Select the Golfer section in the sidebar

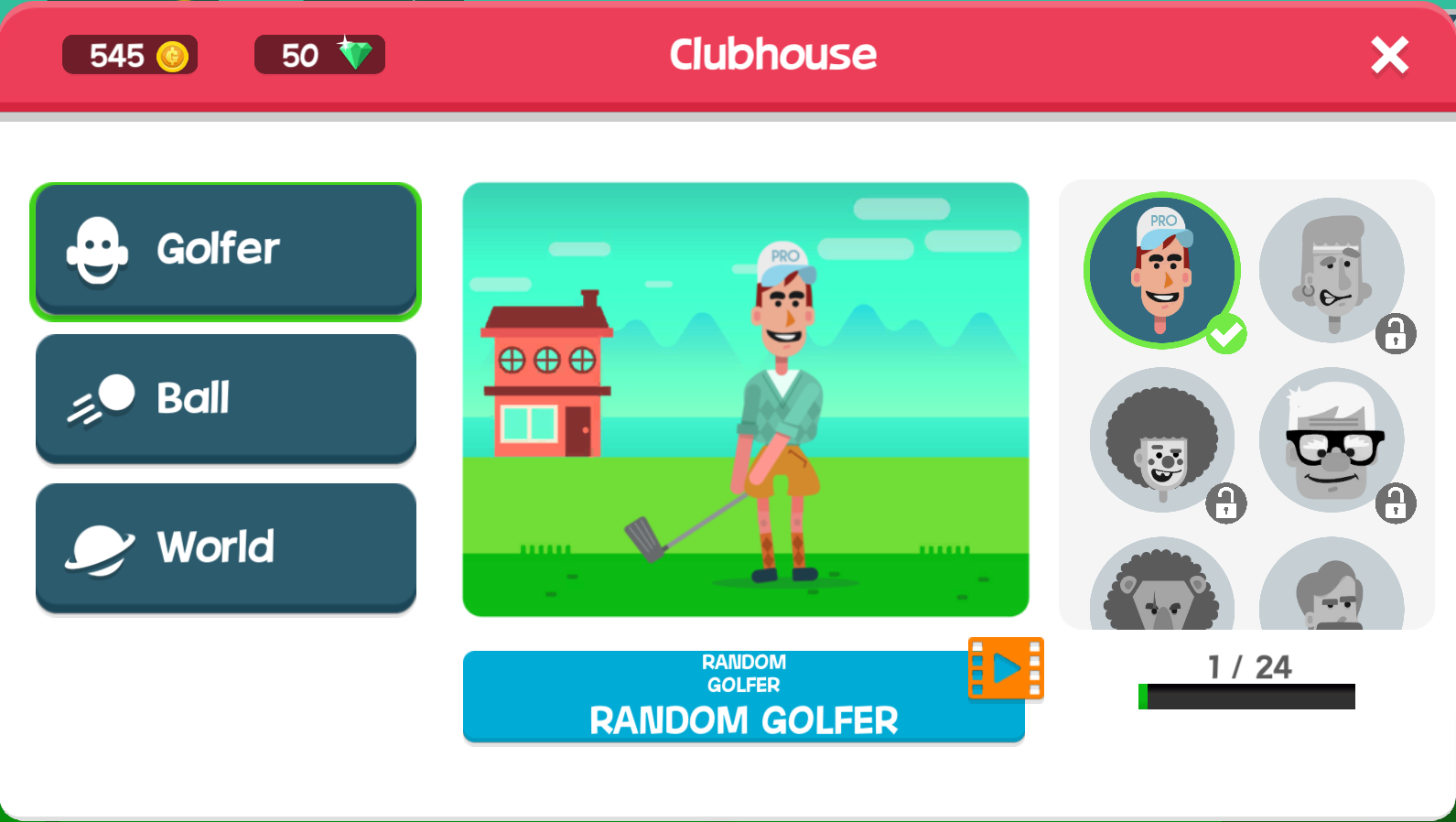[x=225, y=249]
